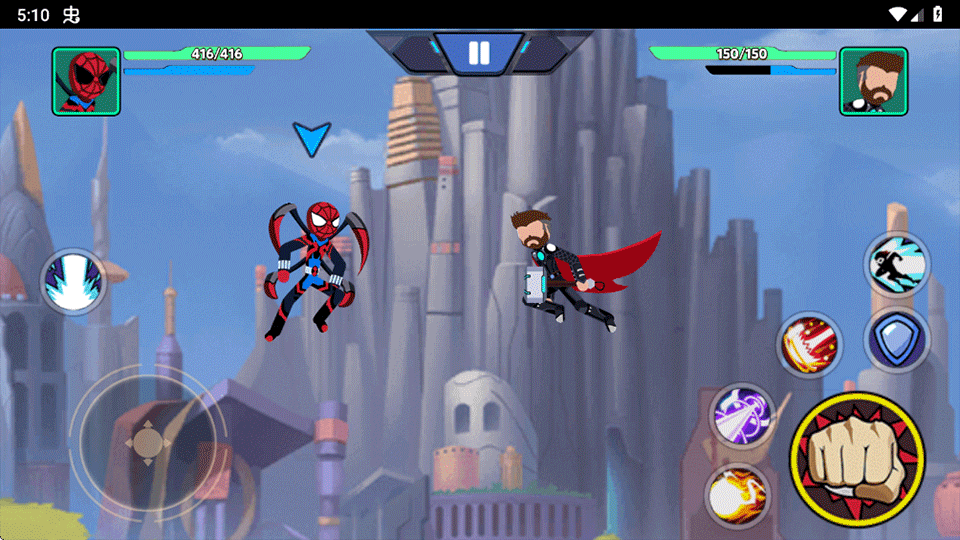The width and height of the screenshot is (960, 540).
Task: Tap the virtual movement joystick
Action: 147,441
